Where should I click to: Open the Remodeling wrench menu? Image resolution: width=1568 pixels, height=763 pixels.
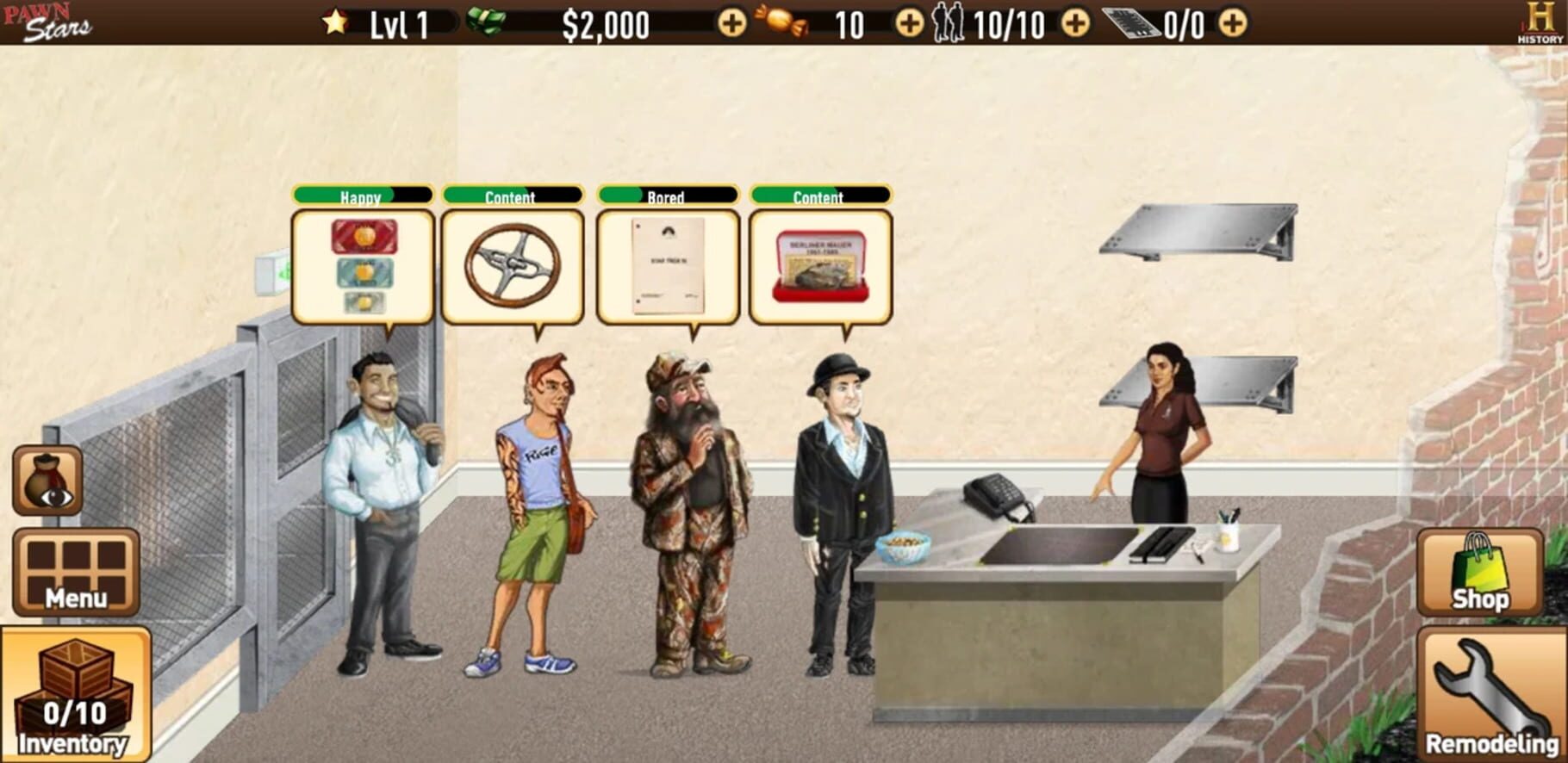click(x=1491, y=696)
